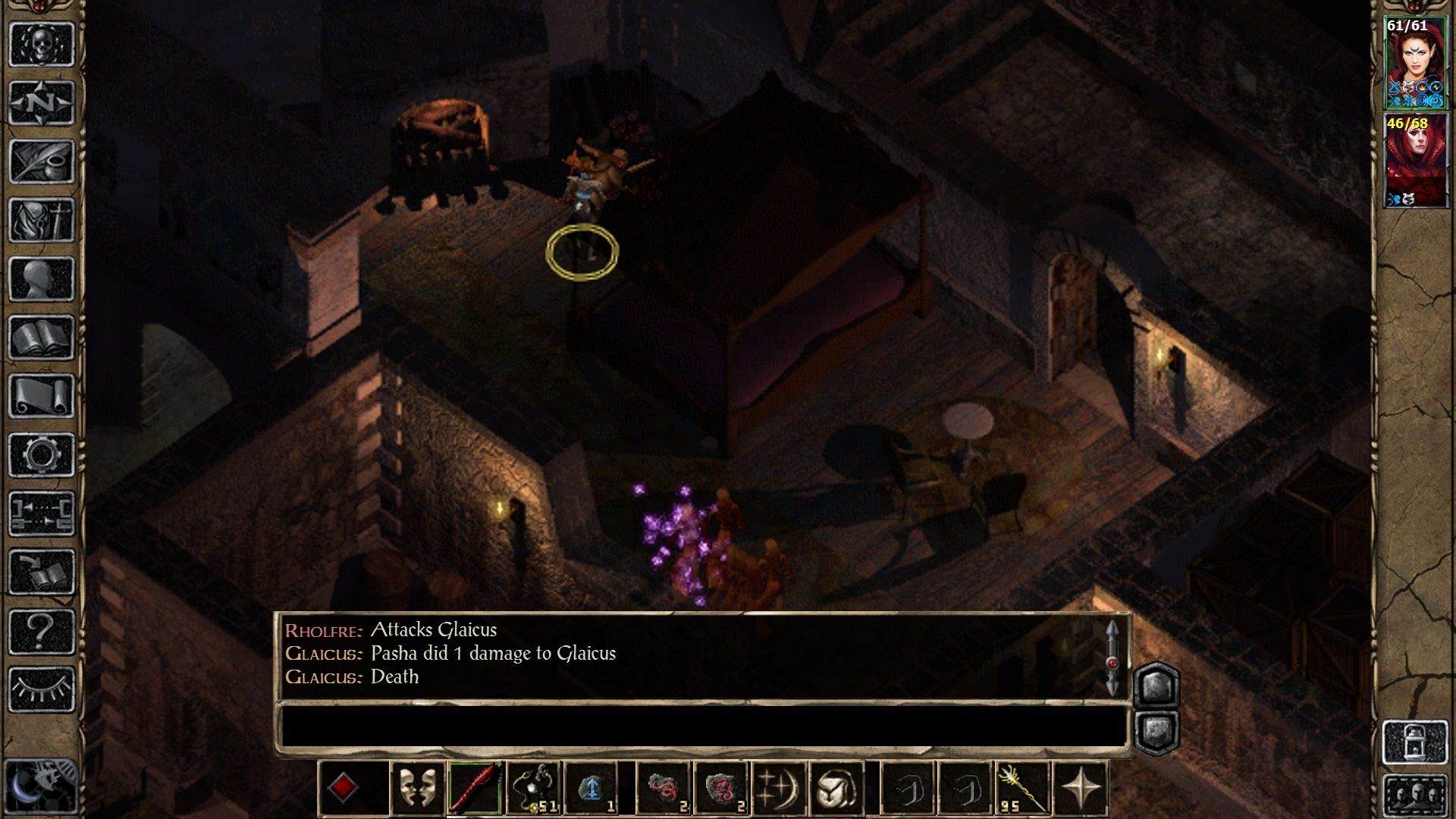Select the red-hooded portrait with 46/68 HP
Screen dimensions: 1456x819
click(1415, 161)
